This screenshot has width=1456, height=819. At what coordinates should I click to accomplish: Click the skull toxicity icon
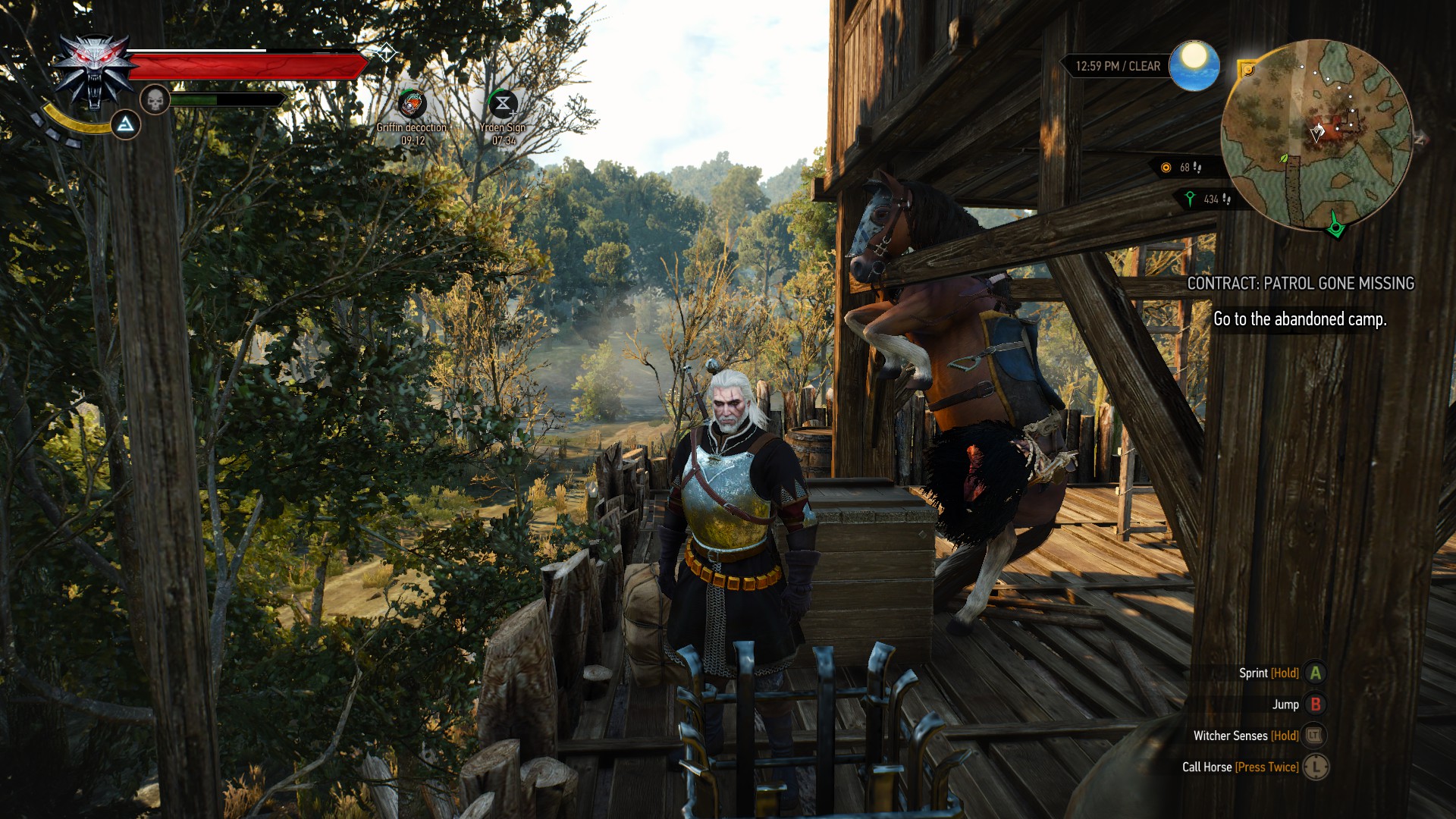(155, 99)
